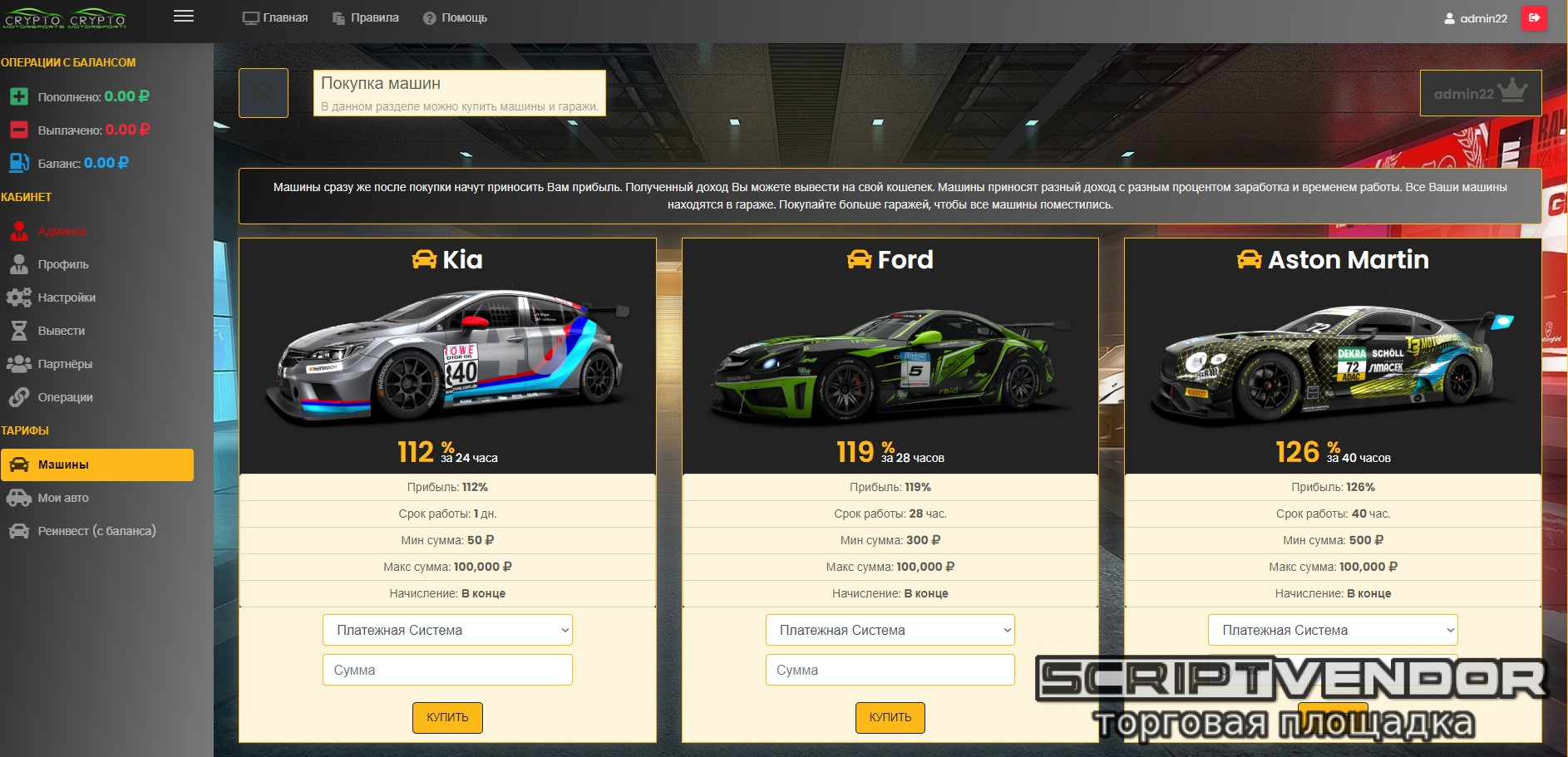Screen dimensions: 1568x757
Task: Open the Помощь section
Action: pos(455,17)
